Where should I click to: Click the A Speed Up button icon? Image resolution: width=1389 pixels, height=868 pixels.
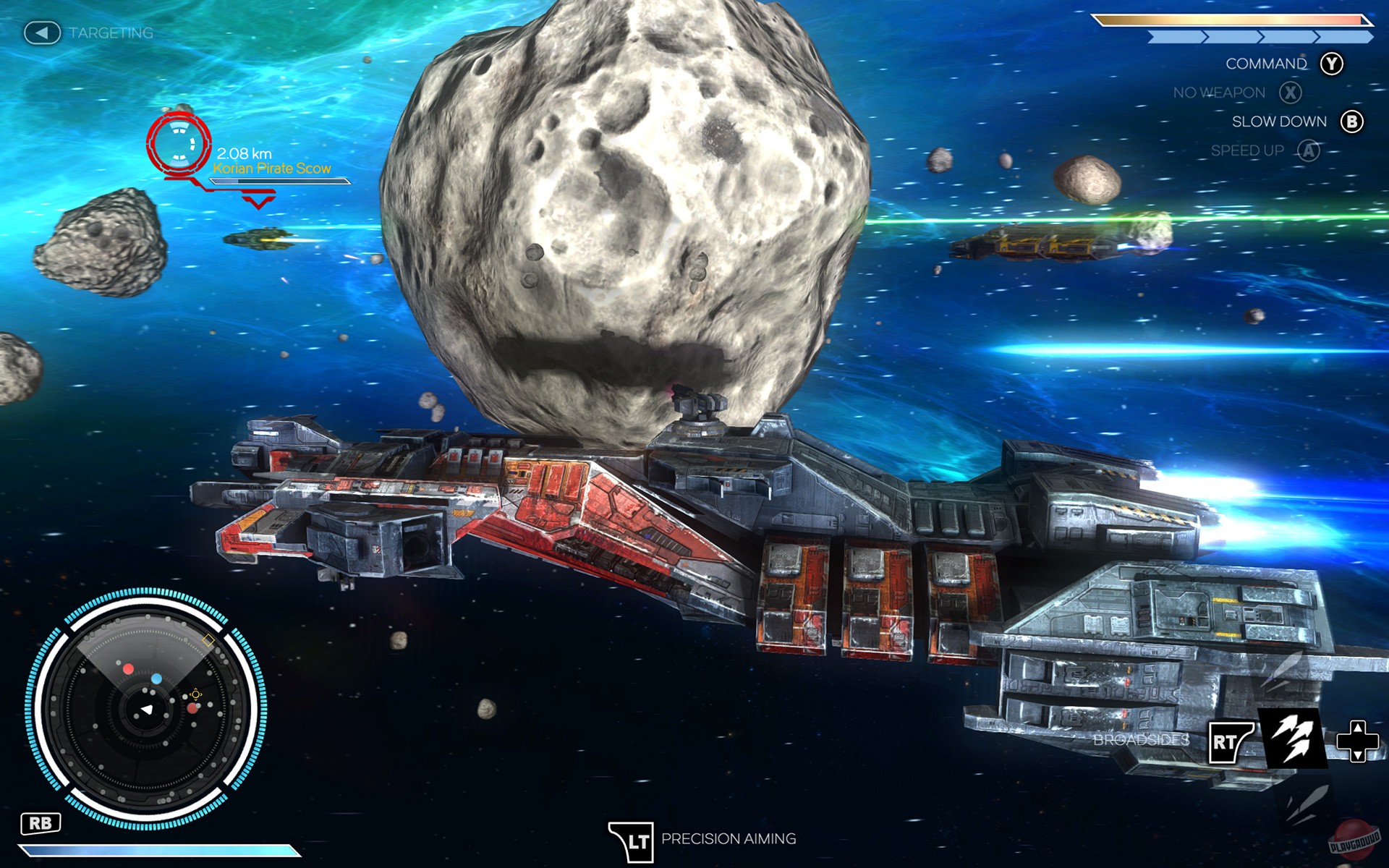1307,150
